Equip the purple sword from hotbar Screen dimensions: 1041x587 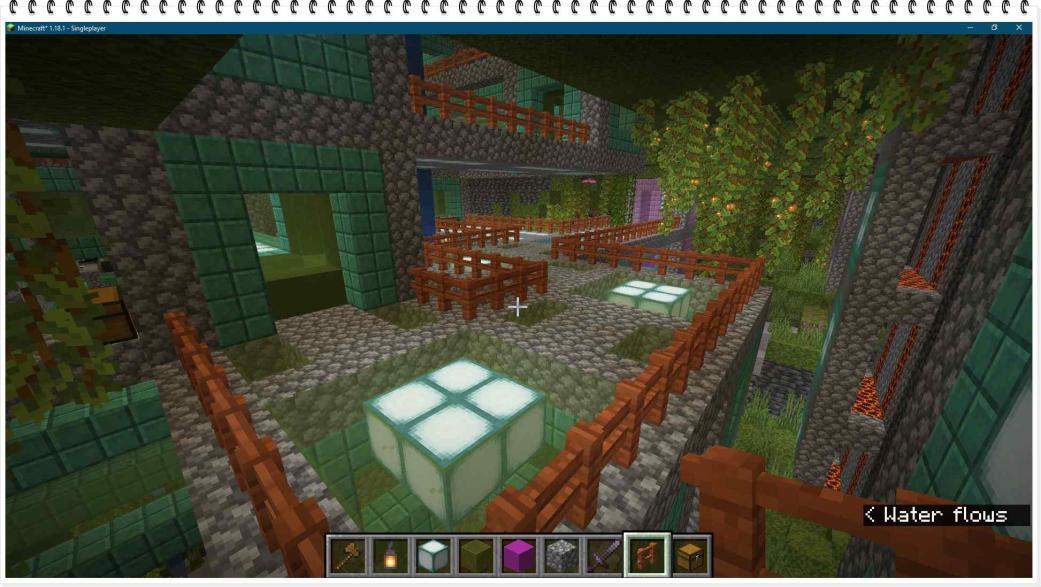click(x=603, y=555)
